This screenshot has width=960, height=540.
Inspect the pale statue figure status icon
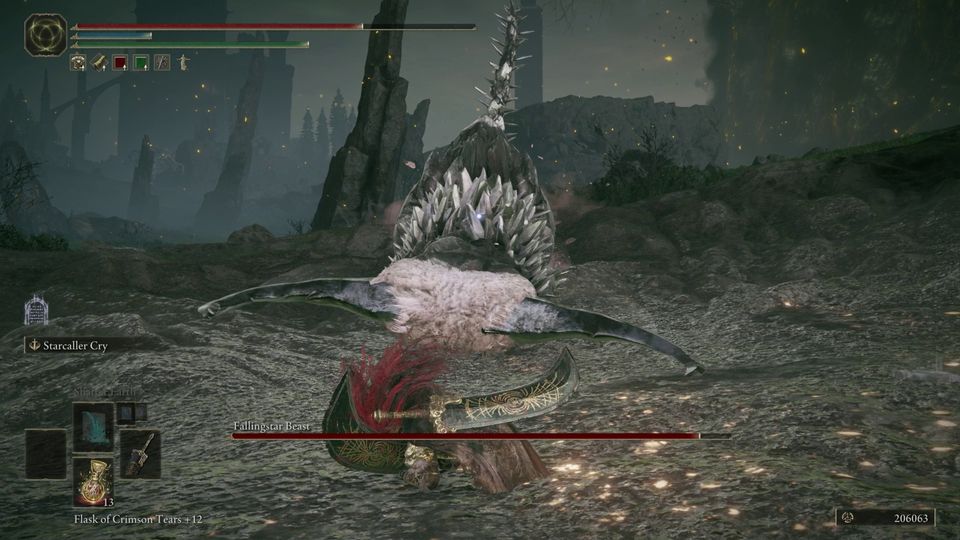point(184,63)
